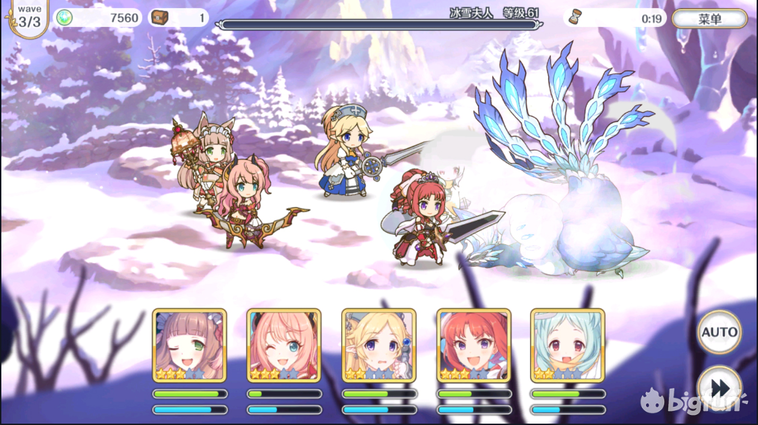The width and height of the screenshot is (758, 425).
Task: Choose the blonde-haired character portrait
Action: point(379,346)
